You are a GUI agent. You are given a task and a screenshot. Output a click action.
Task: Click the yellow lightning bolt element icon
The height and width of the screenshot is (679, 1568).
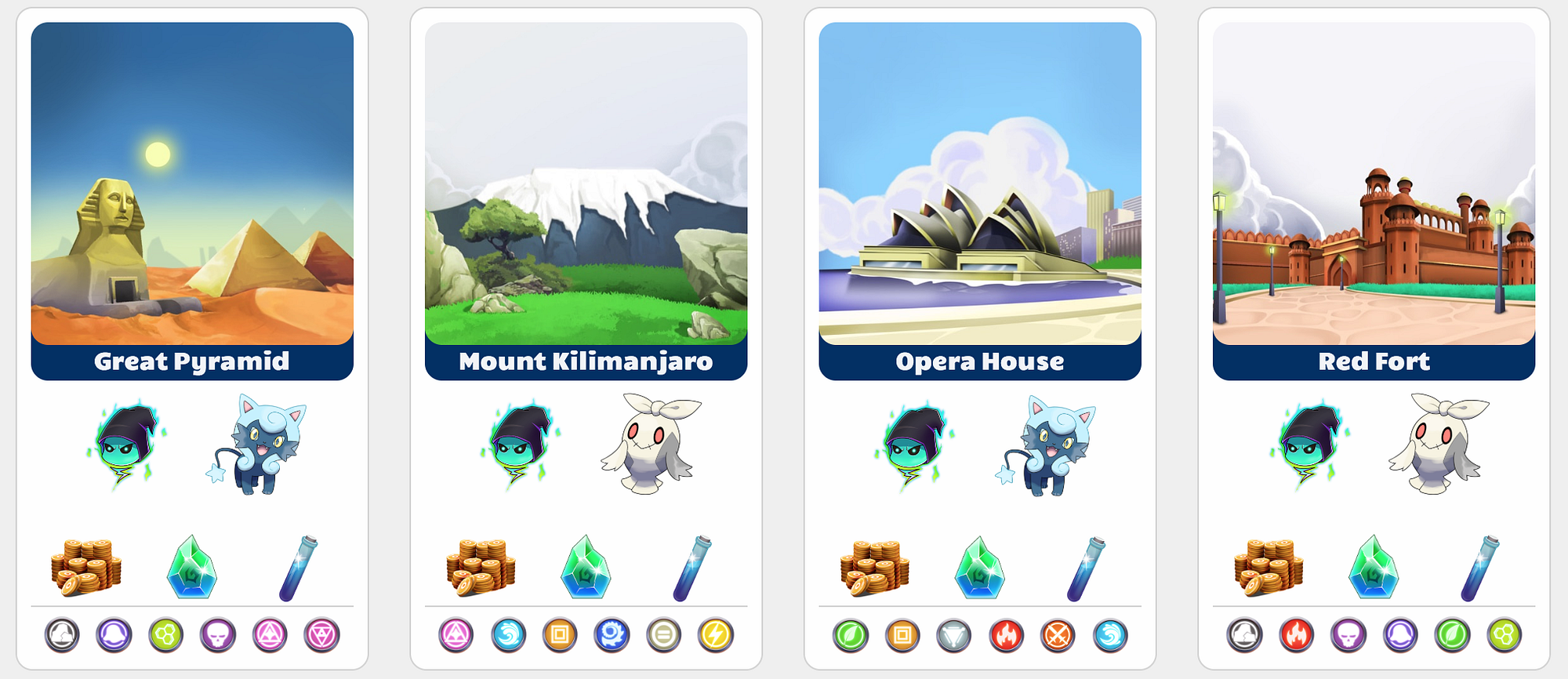715,635
